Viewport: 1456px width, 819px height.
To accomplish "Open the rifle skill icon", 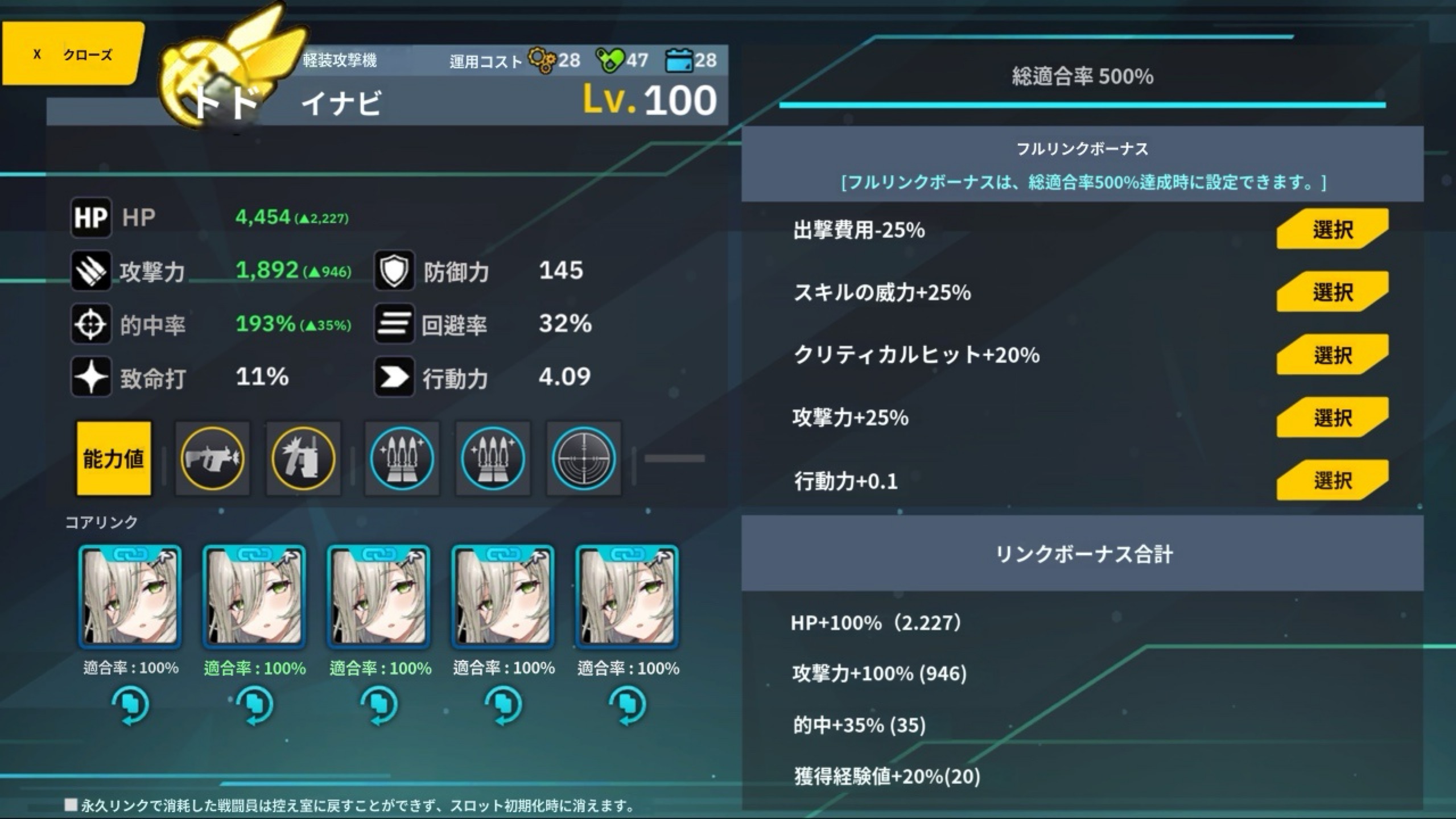I will (x=212, y=458).
